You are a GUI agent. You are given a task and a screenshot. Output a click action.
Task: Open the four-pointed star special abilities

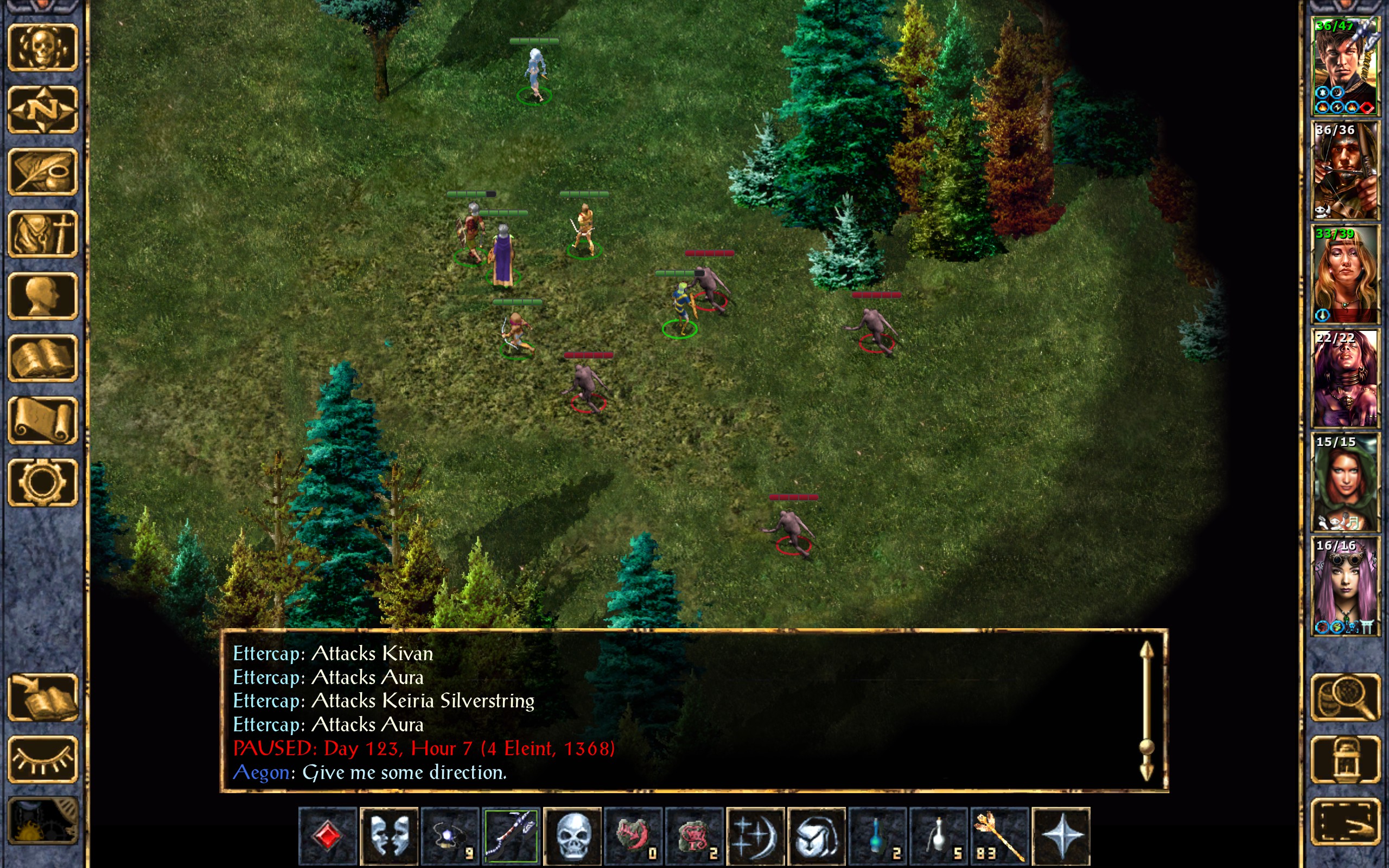point(1061,836)
